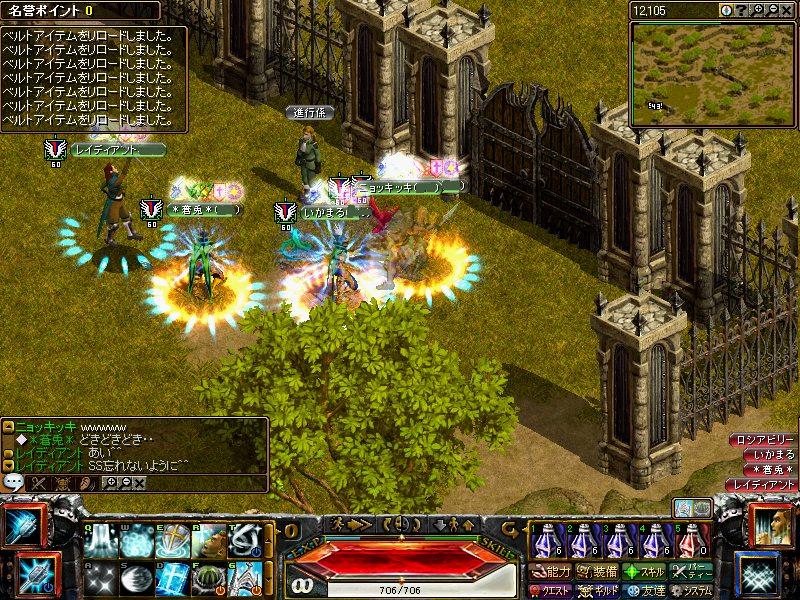
Task: Select party member レイディアント in the party list
Action: pyautogui.click(x=760, y=484)
